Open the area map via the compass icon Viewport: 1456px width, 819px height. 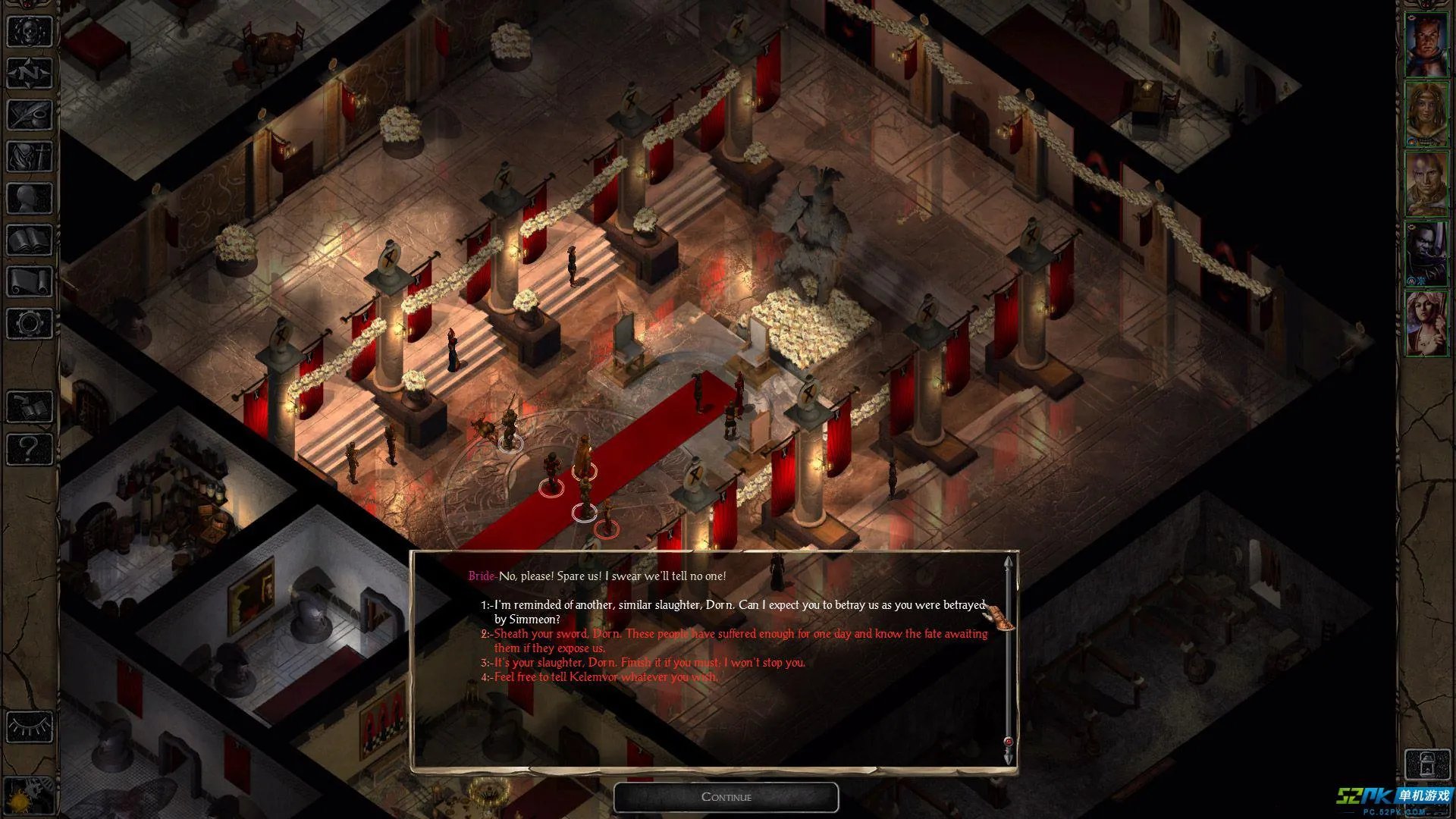pos(29,74)
